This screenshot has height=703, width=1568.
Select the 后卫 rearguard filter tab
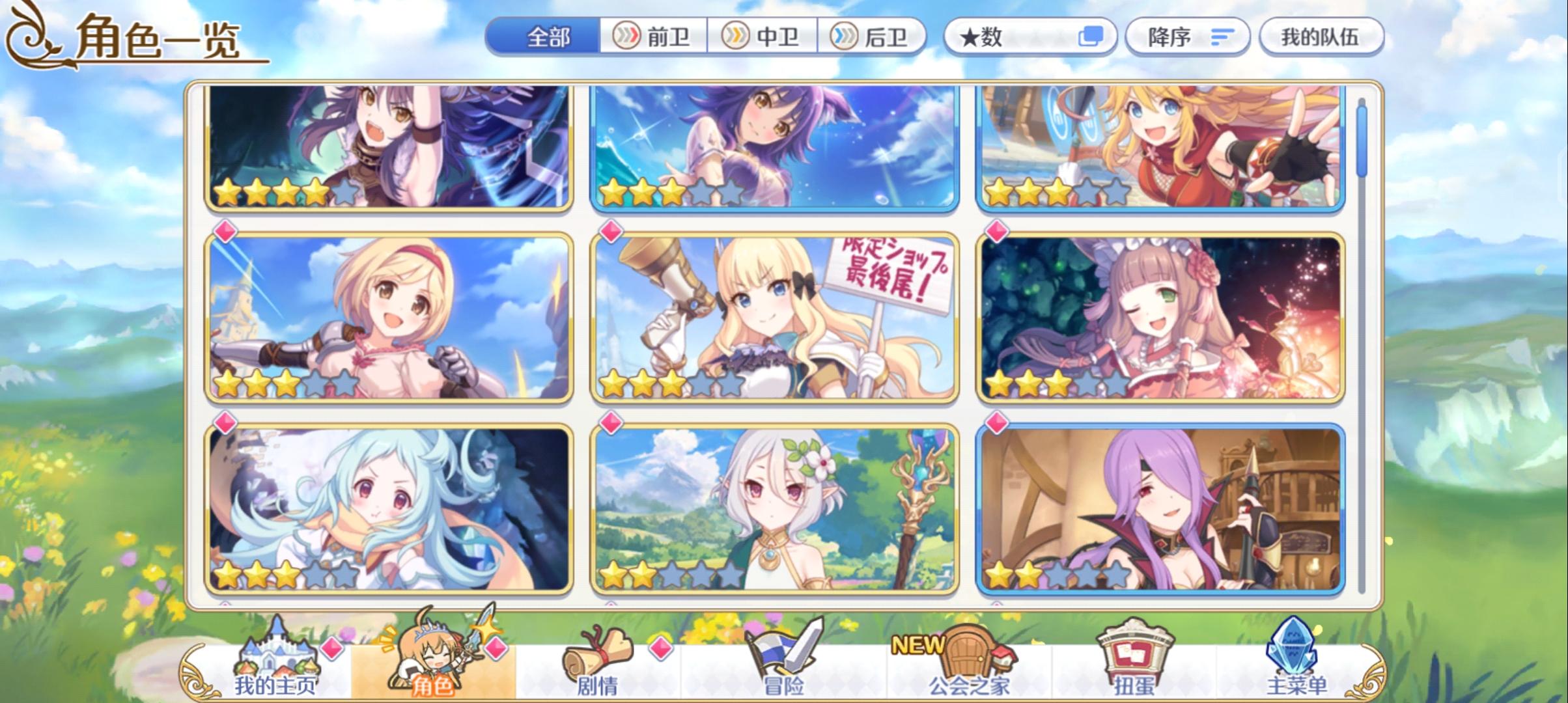pos(873,37)
